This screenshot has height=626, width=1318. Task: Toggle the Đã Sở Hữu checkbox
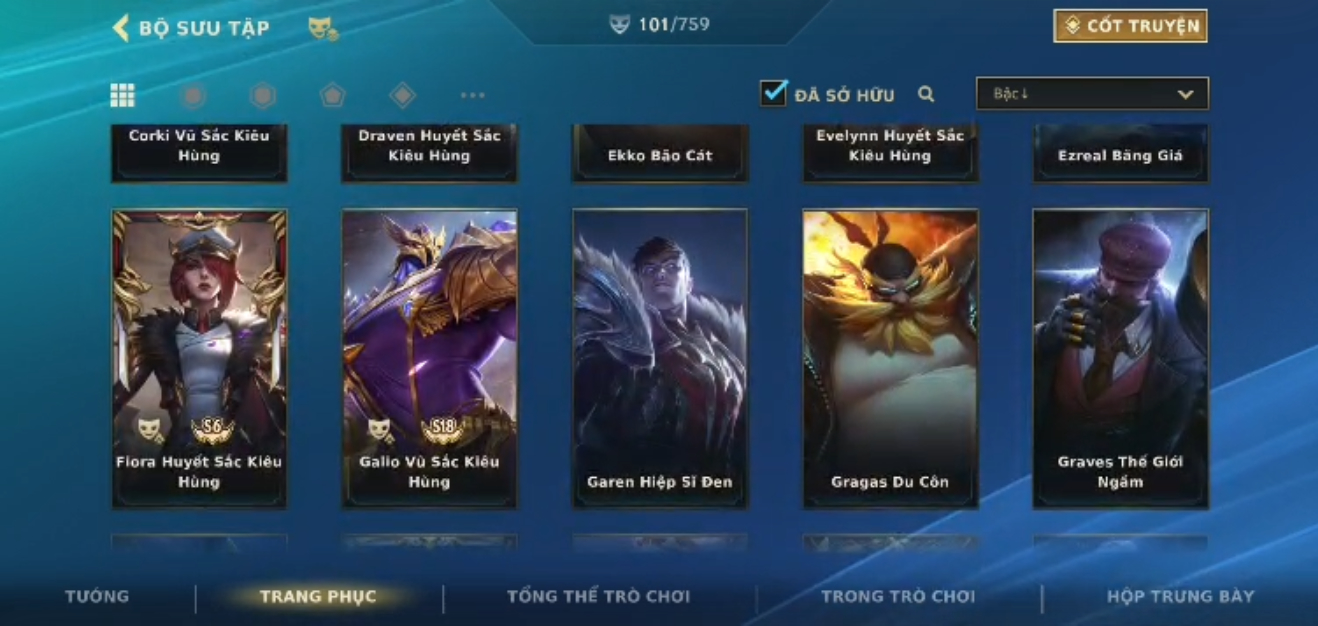[773, 94]
